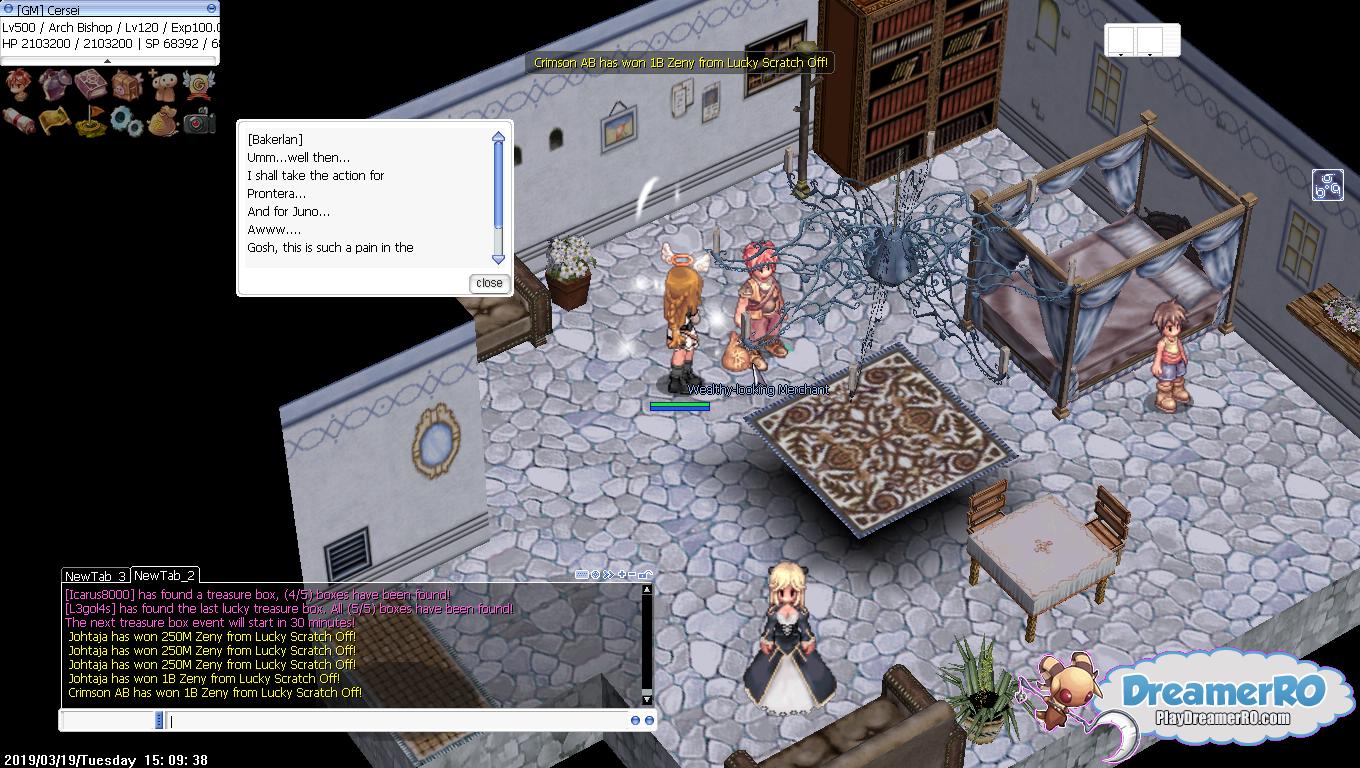Image resolution: width=1360 pixels, height=768 pixels.
Task: Click the chat log scroll up arrow
Action: tap(646, 590)
